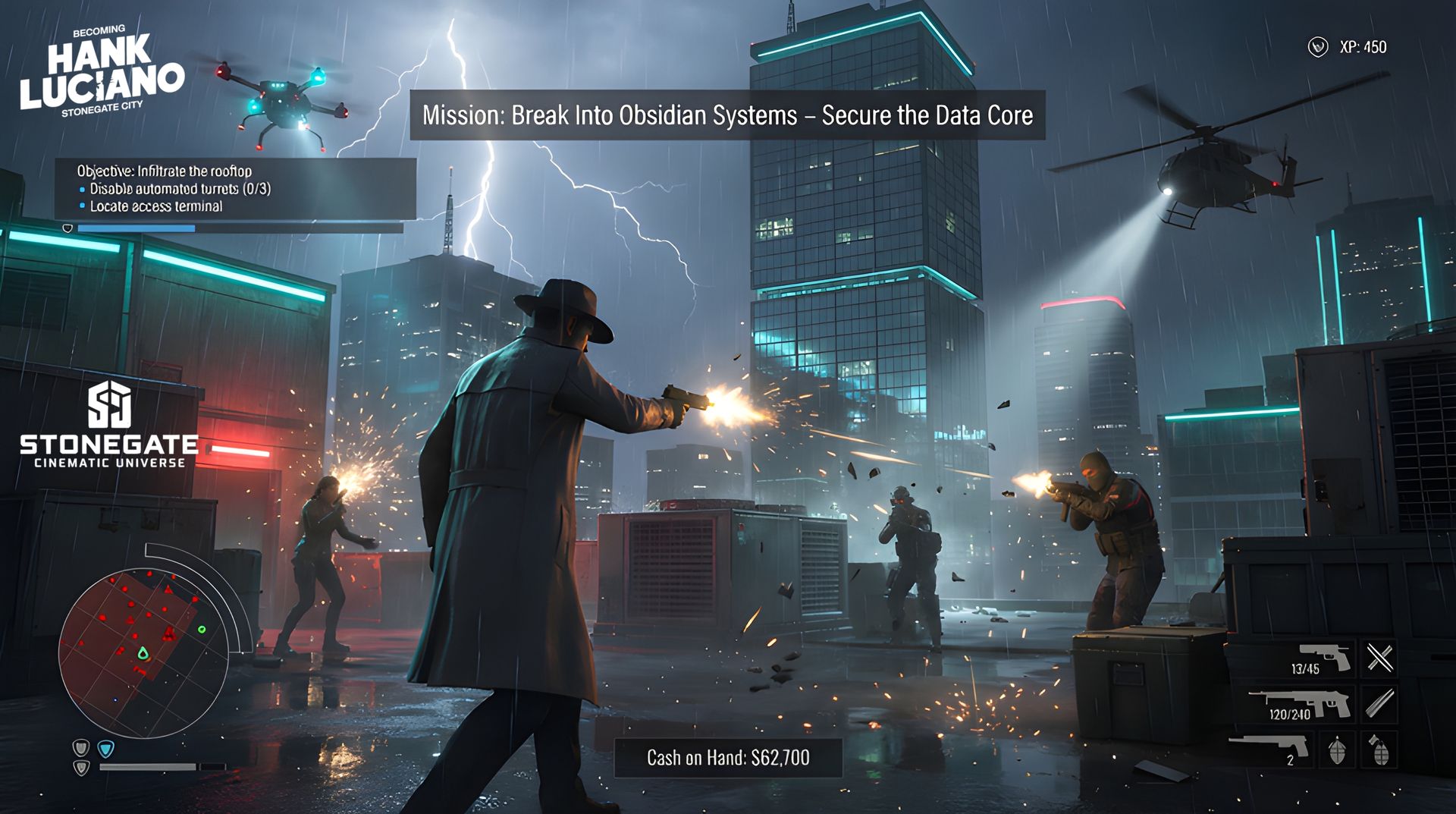
Task: Click the Stonegate Cinematic Universe logo
Action: pyautogui.click(x=110, y=425)
